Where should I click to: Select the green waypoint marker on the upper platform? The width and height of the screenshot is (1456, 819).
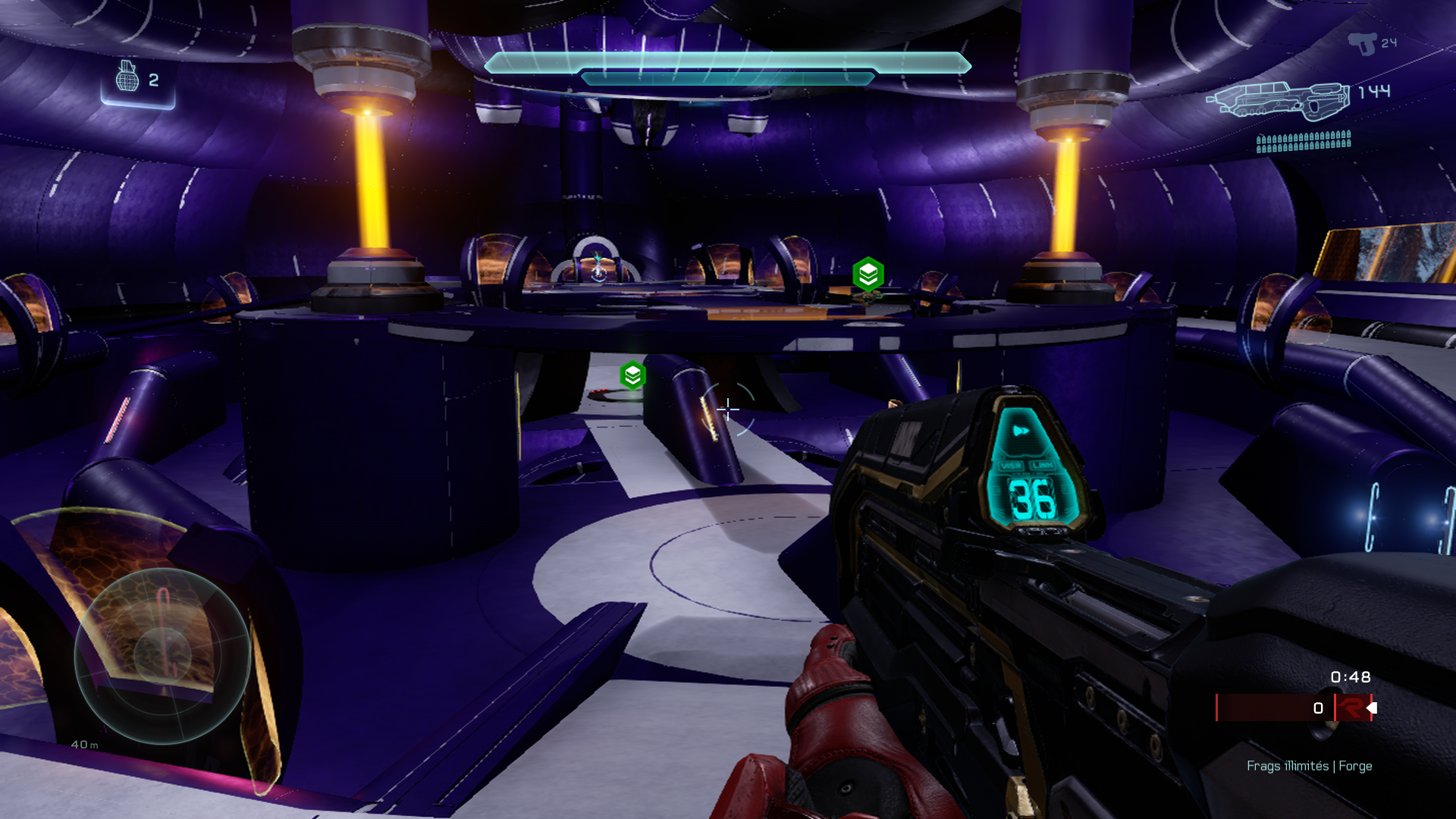pos(868,274)
